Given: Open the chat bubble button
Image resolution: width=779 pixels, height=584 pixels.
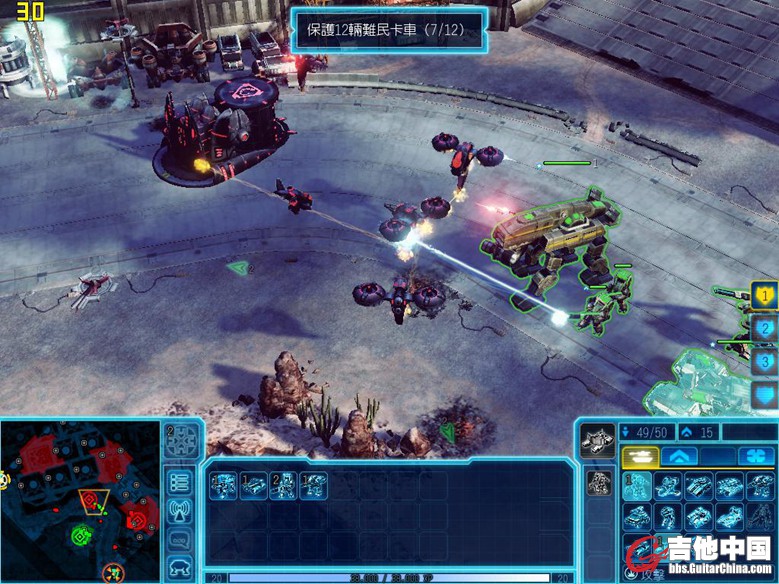Looking at the screenshot, I should point(180,540).
